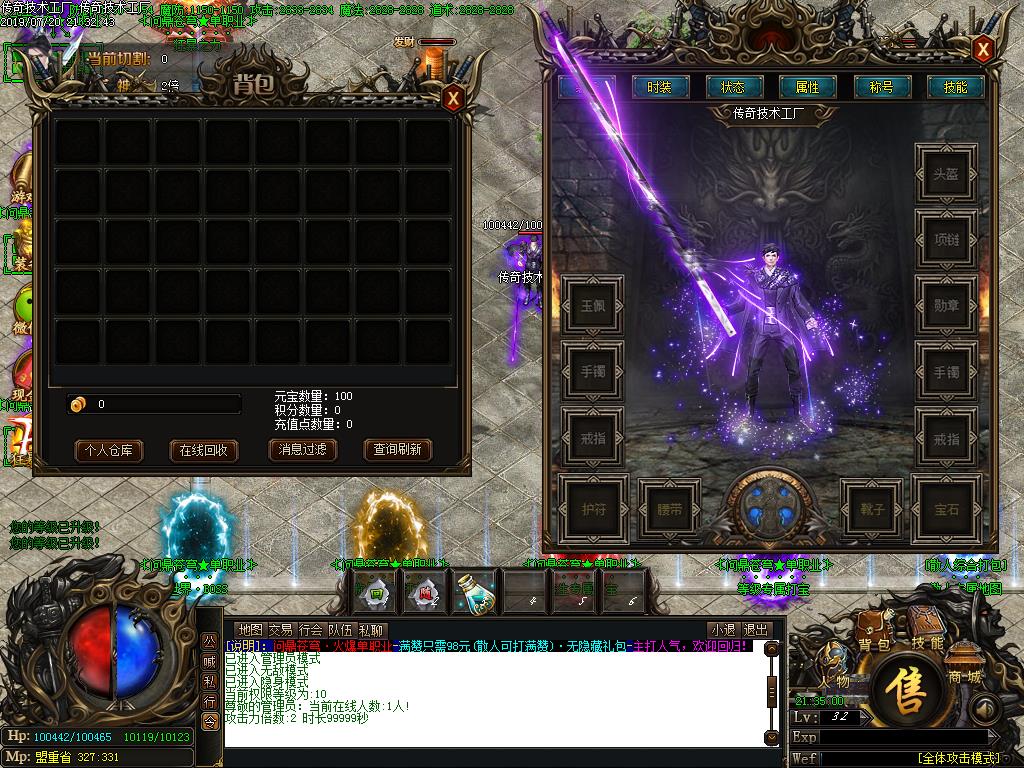Viewport: 1024px width, 768px height.
Task: Click 查询刷新 to refresh query
Action: click(397, 450)
